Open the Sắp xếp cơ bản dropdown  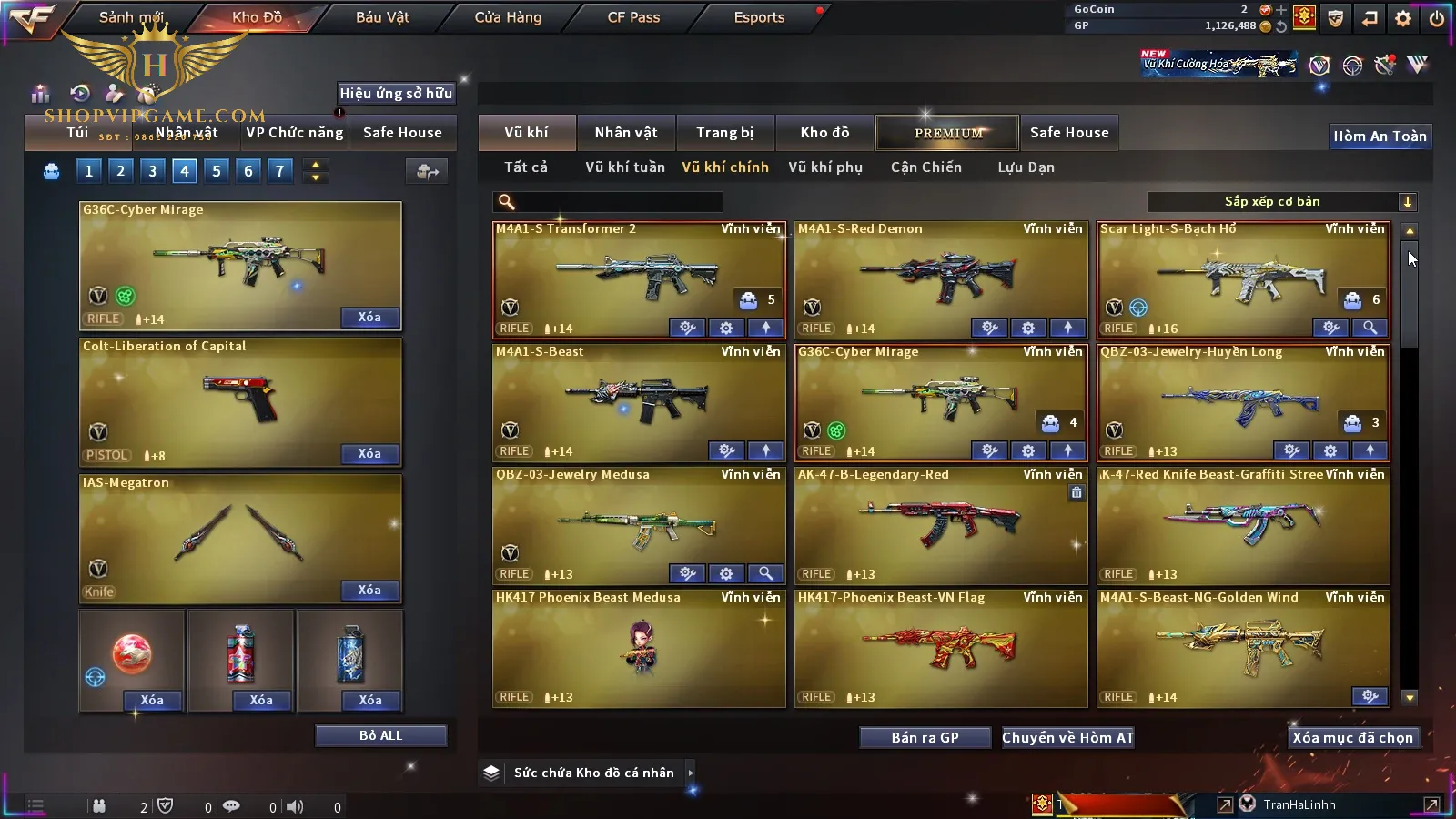pos(1281,202)
